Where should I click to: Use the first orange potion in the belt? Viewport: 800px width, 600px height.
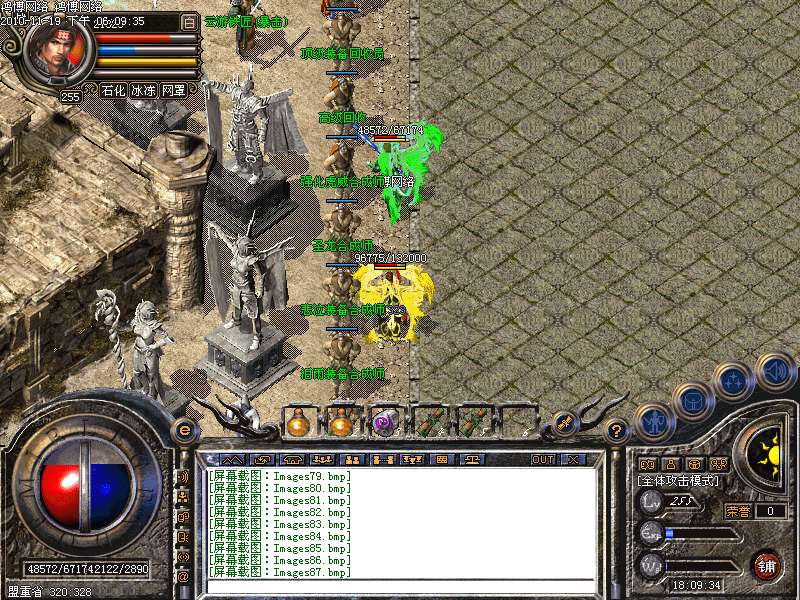[297, 423]
